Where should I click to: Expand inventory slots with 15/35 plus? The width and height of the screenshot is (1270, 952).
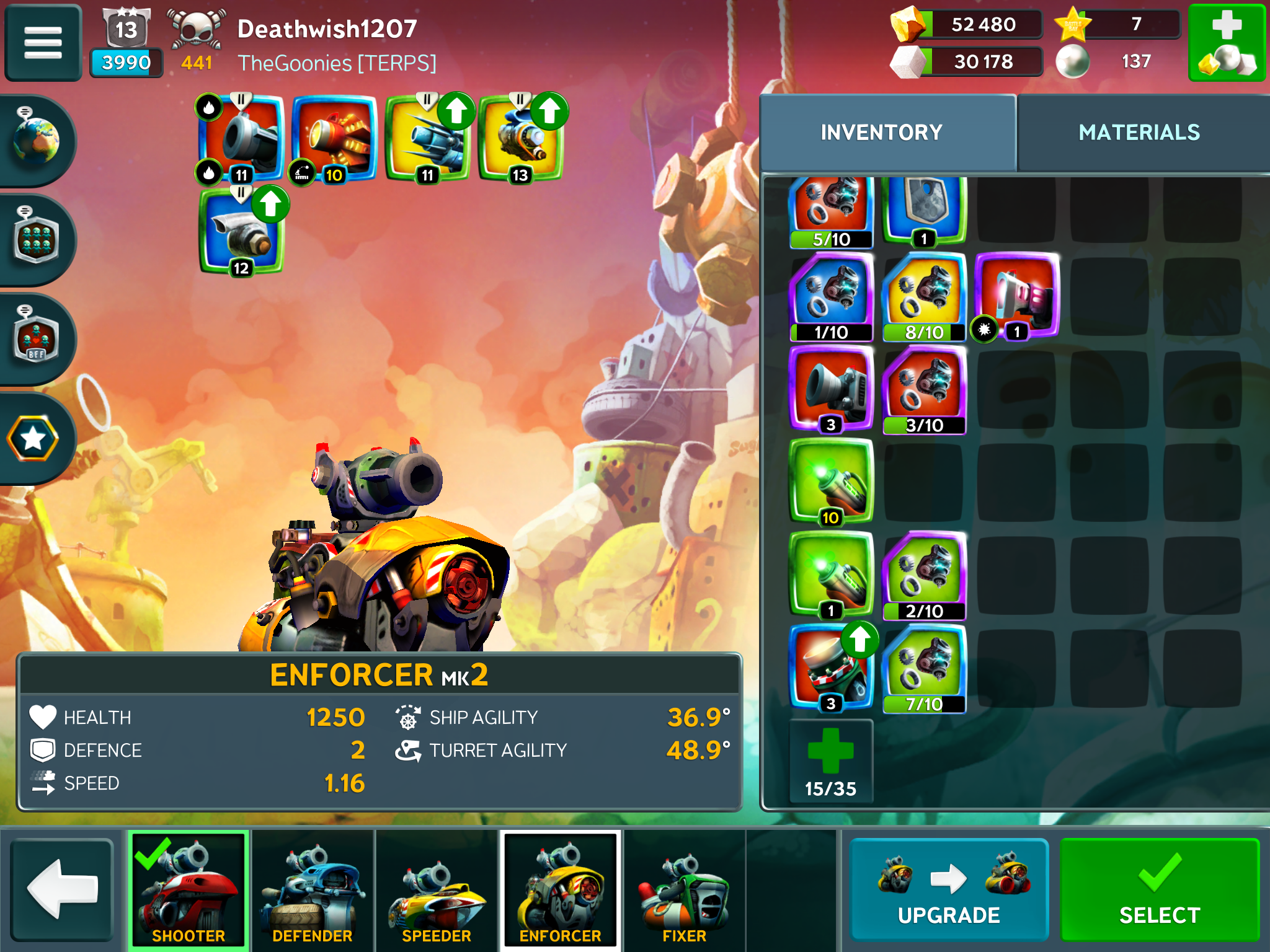pos(830,761)
